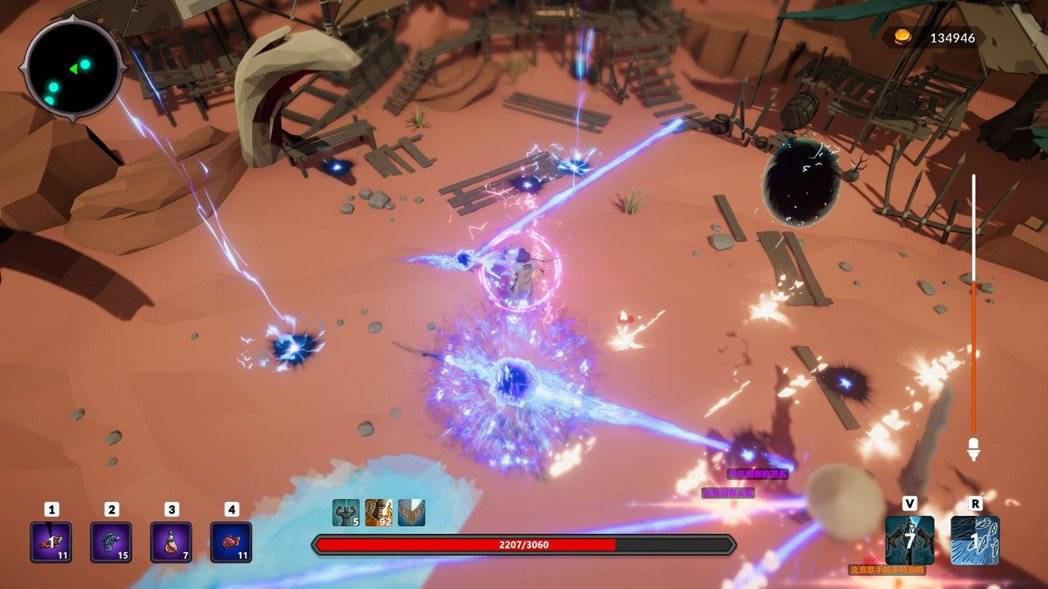Viewport: 1048px width, 589px height.
Task: Select the red meat item in slot 4
Action: tap(231, 541)
